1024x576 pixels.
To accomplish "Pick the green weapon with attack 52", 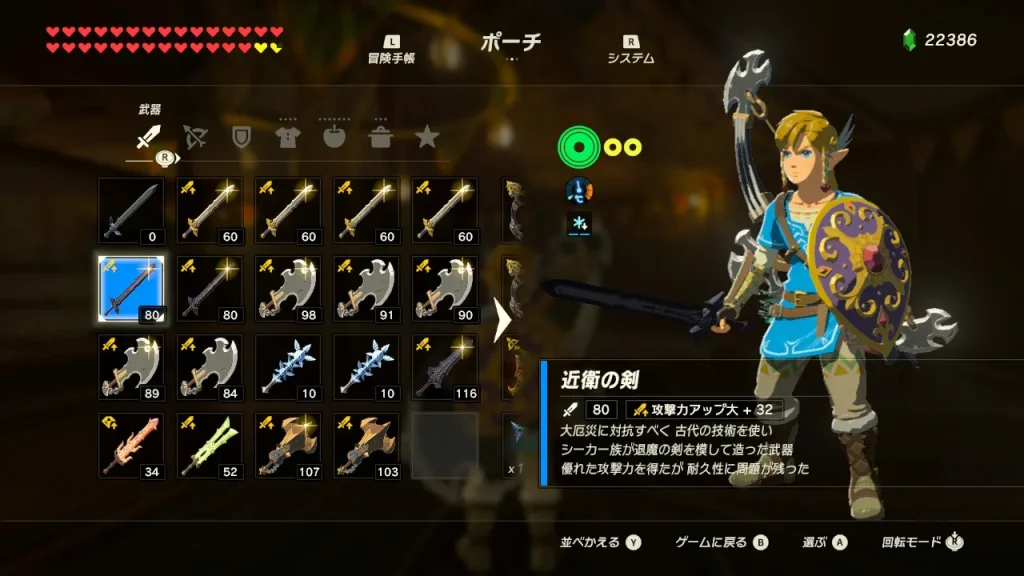I will click(210, 445).
